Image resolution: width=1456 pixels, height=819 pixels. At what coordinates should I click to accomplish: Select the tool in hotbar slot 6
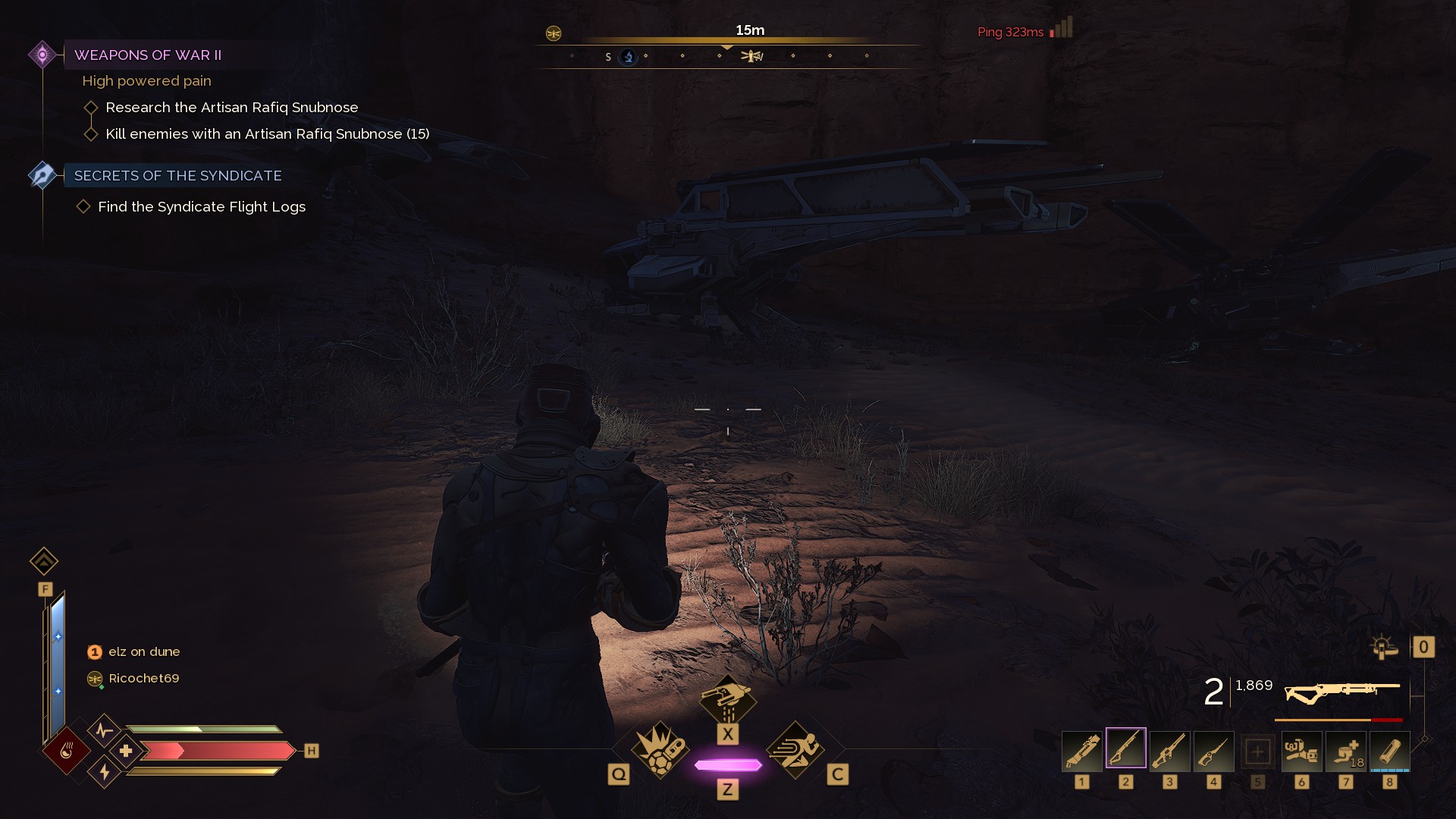1301,752
